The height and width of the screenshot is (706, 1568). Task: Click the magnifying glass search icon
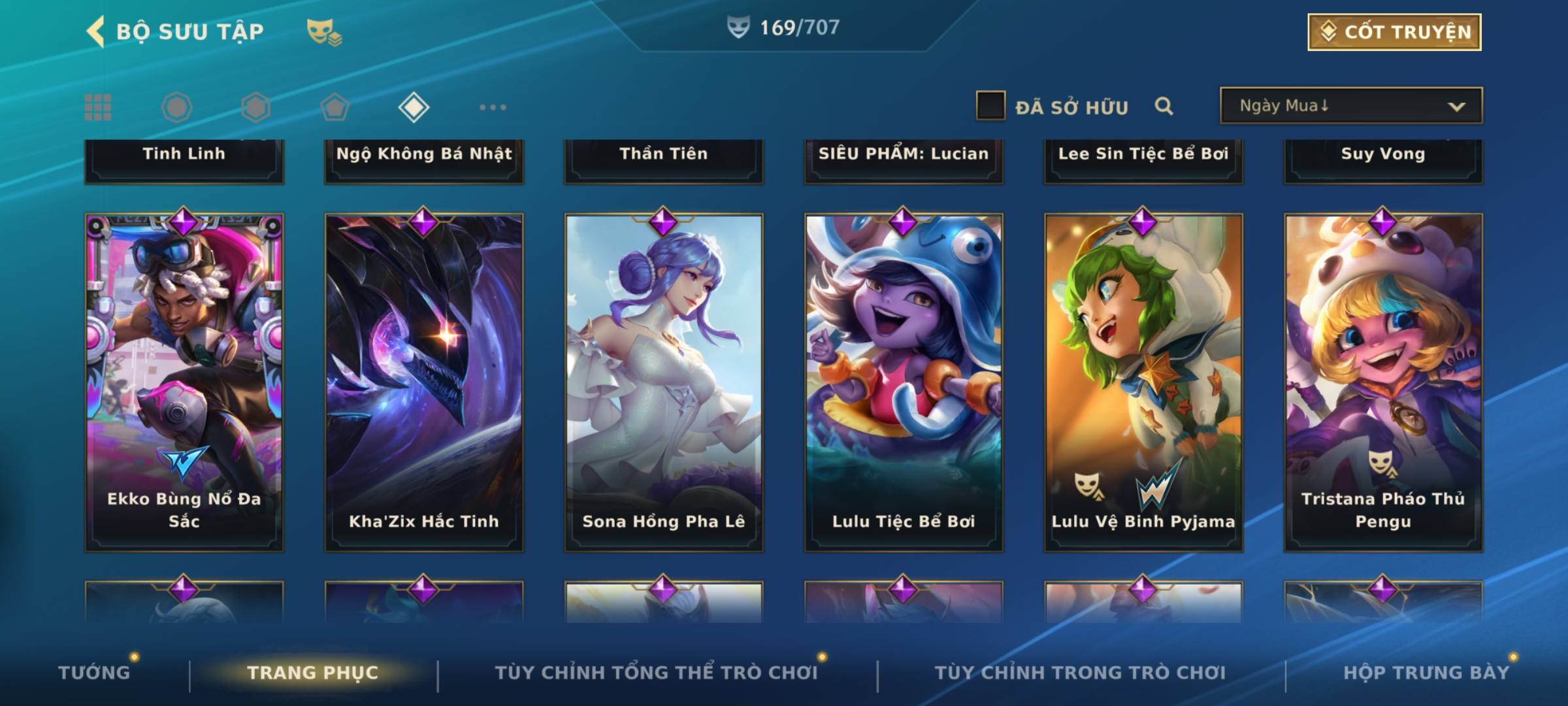pyautogui.click(x=1164, y=106)
